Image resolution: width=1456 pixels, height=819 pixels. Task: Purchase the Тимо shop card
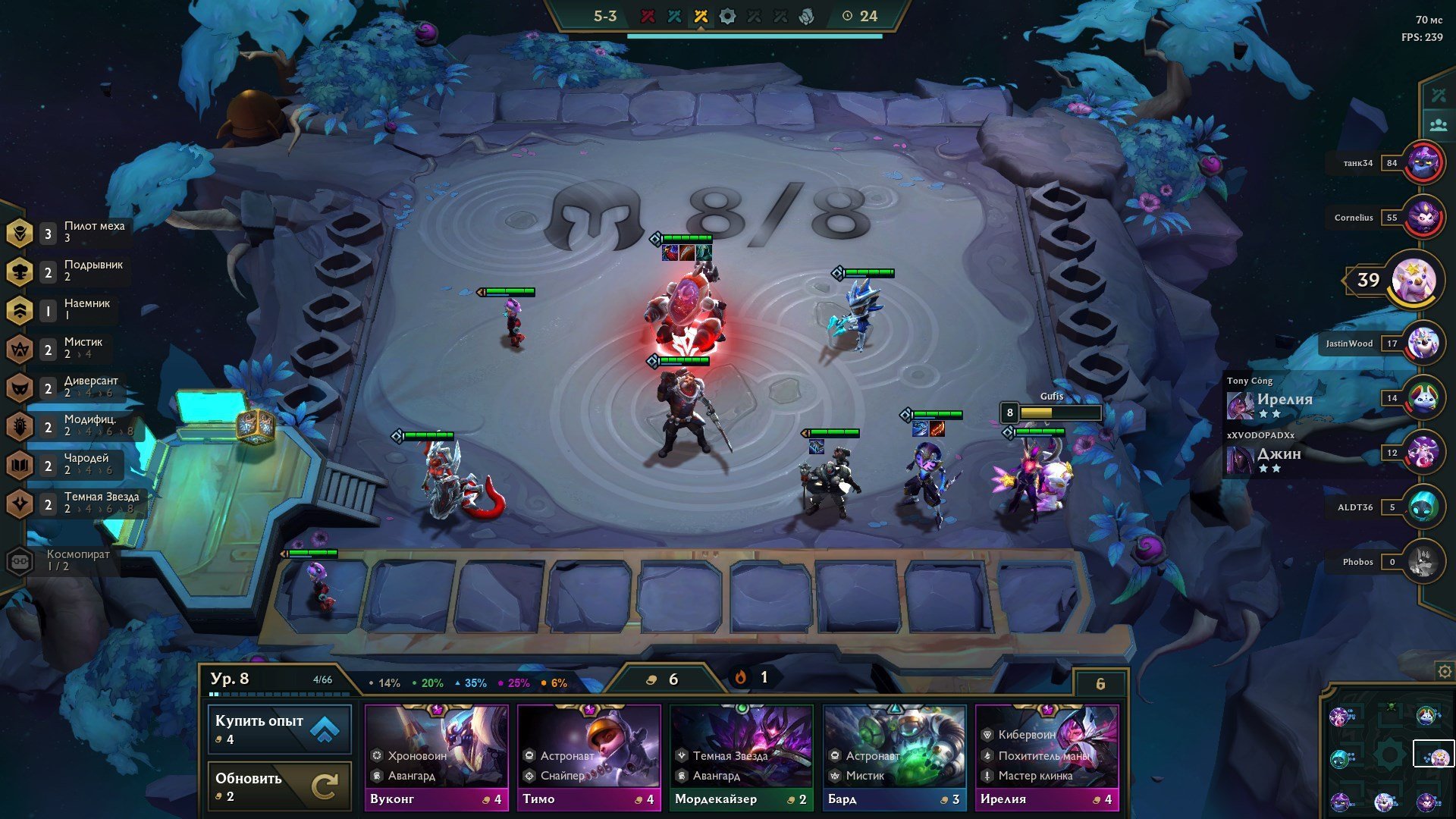(x=588, y=757)
